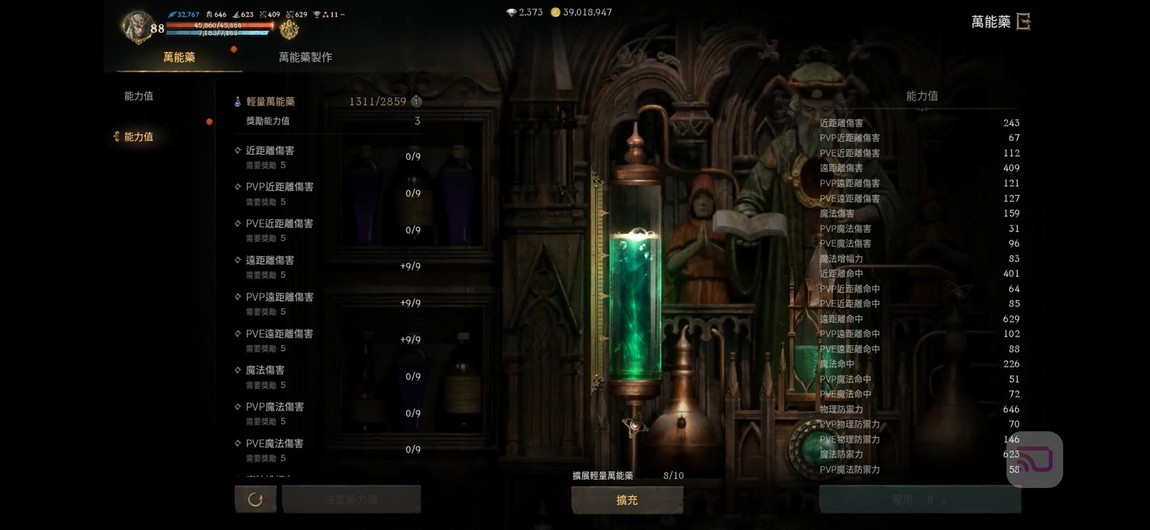This screenshot has width=1150, height=530.
Task: Exit the 萬能藥 screen with the door icon
Action: [1023, 21]
